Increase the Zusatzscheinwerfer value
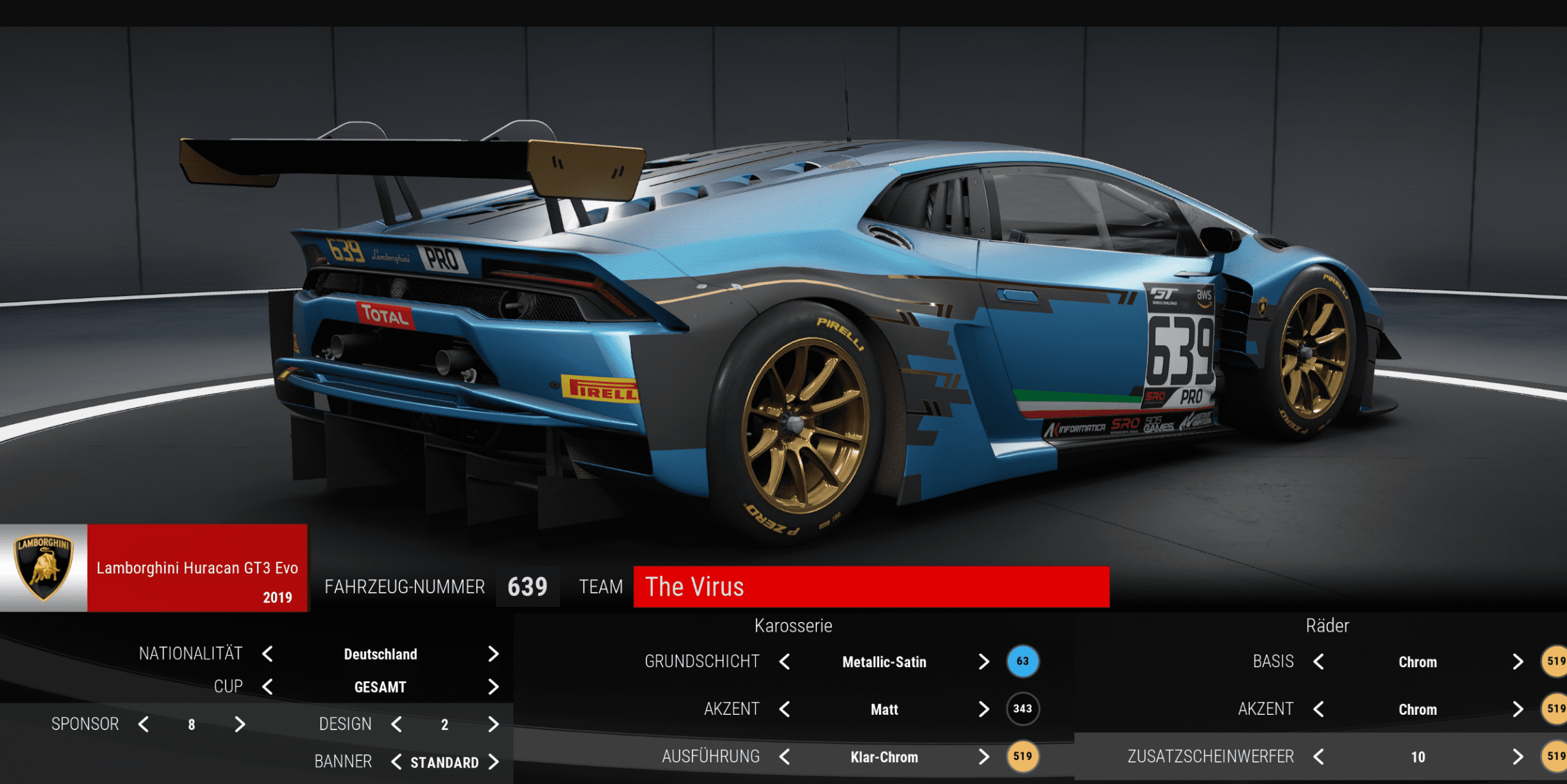The image size is (1567, 784). [x=1517, y=757]
